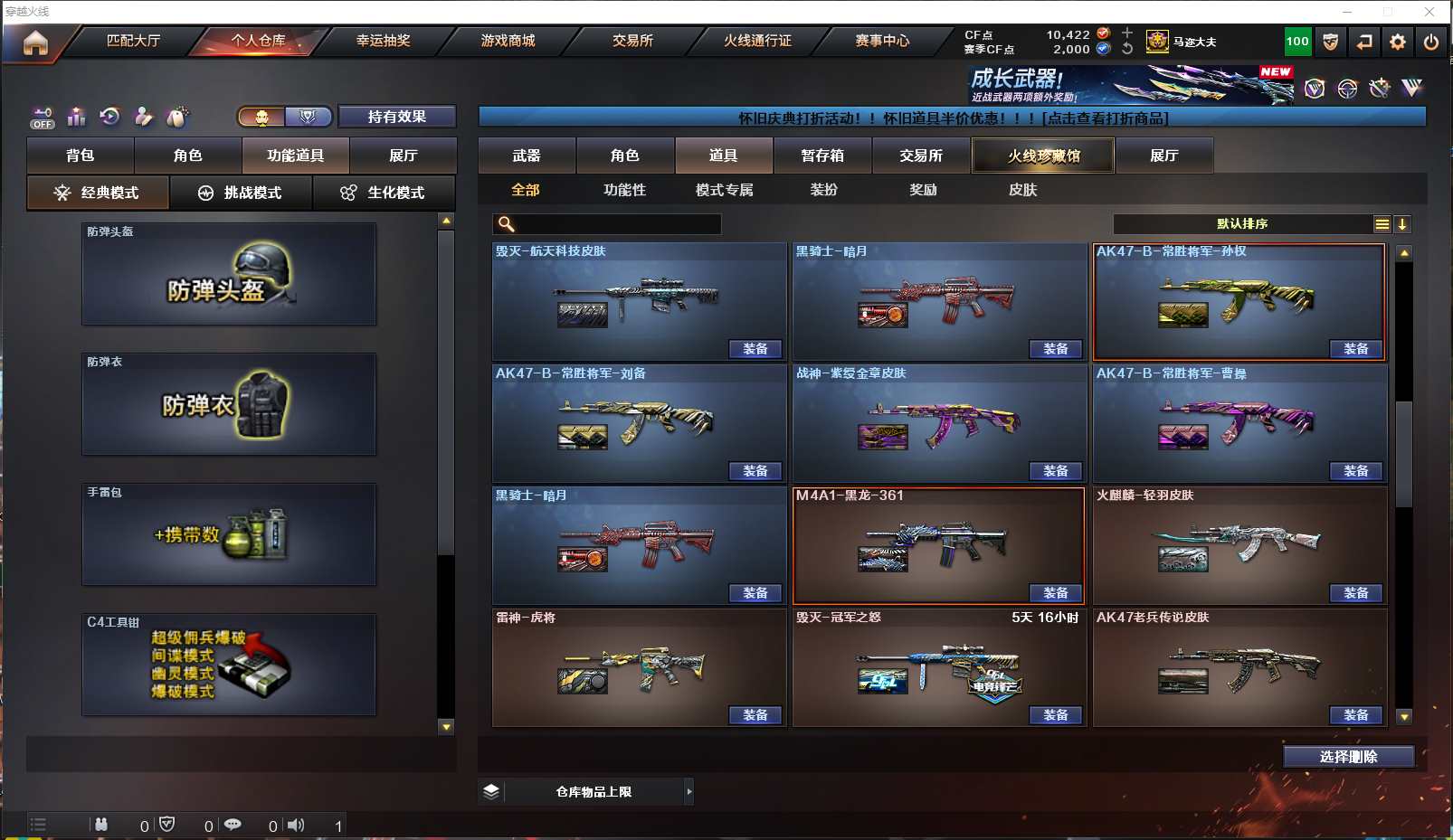Viewport: 1453px width, 840px height.
Task: Click the home icon button
Action: pos(35,42)
